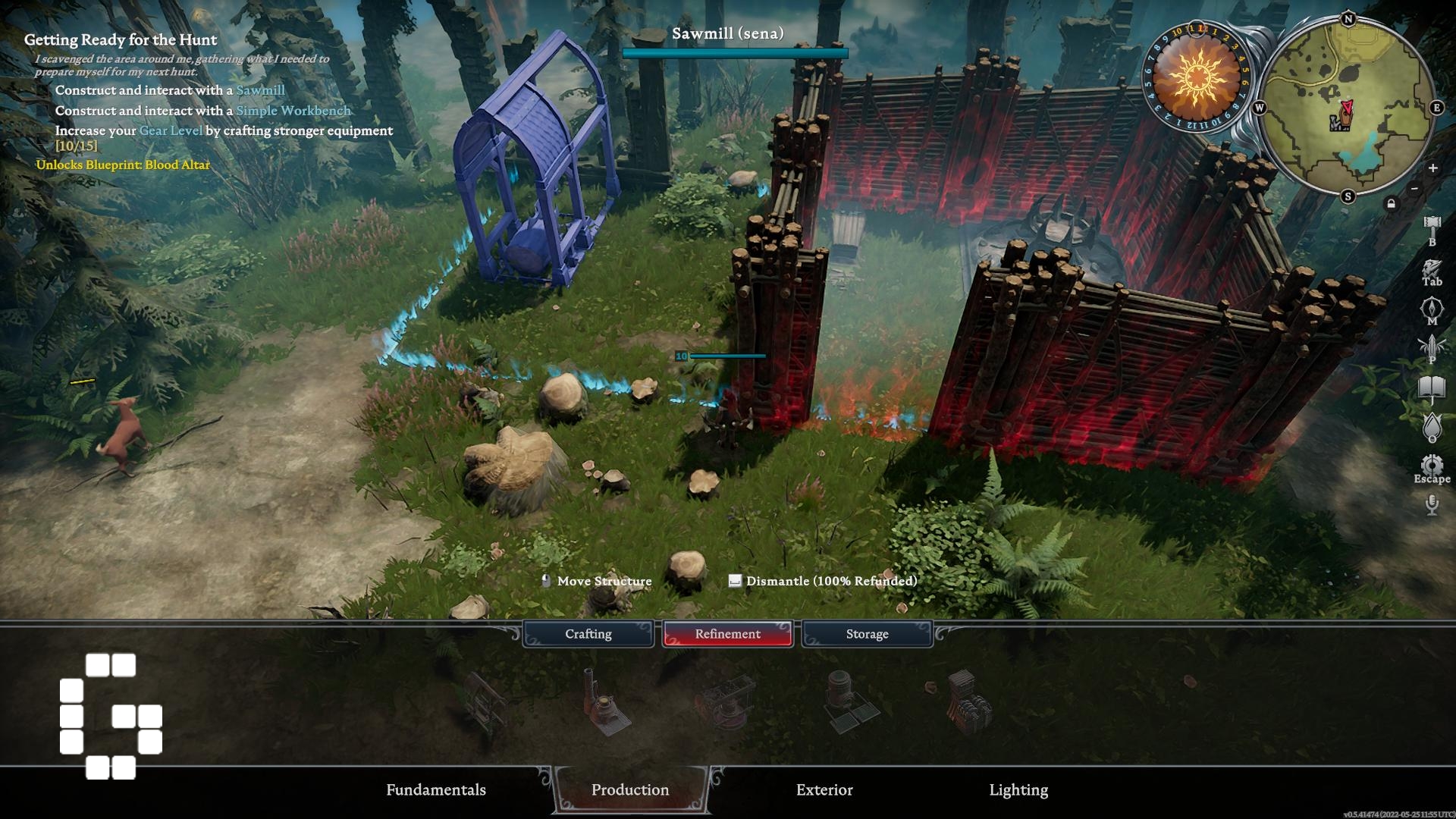Select the Production build tab
This screenshot has width=1456, height=819.
[x=629, y=789]
